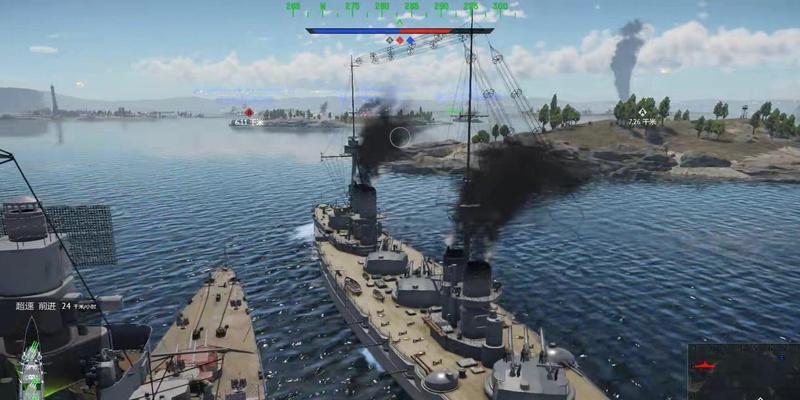The image size is (800, 400).
Task: Select the red enemy target marker over the water
Action: click(x=249, y=112)
